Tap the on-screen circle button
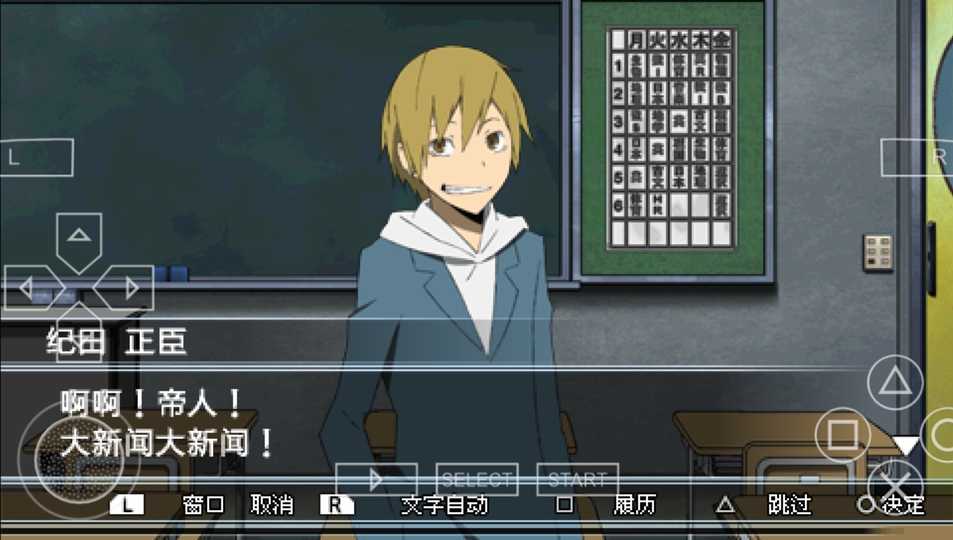The height and width of the screenshot is (540, 953). (x=940, y=434)
